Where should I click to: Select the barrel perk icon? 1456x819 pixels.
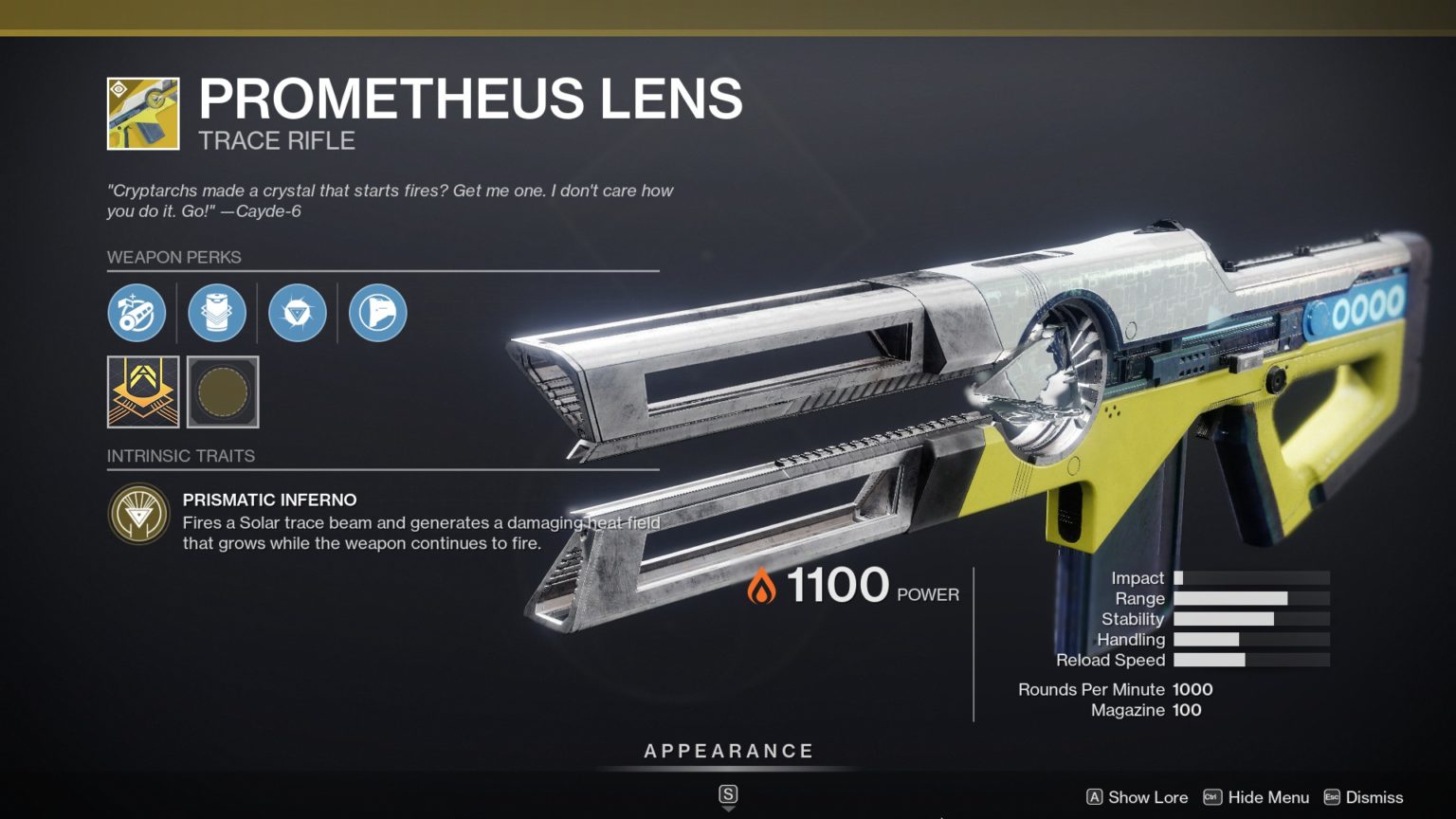point(136,313)
